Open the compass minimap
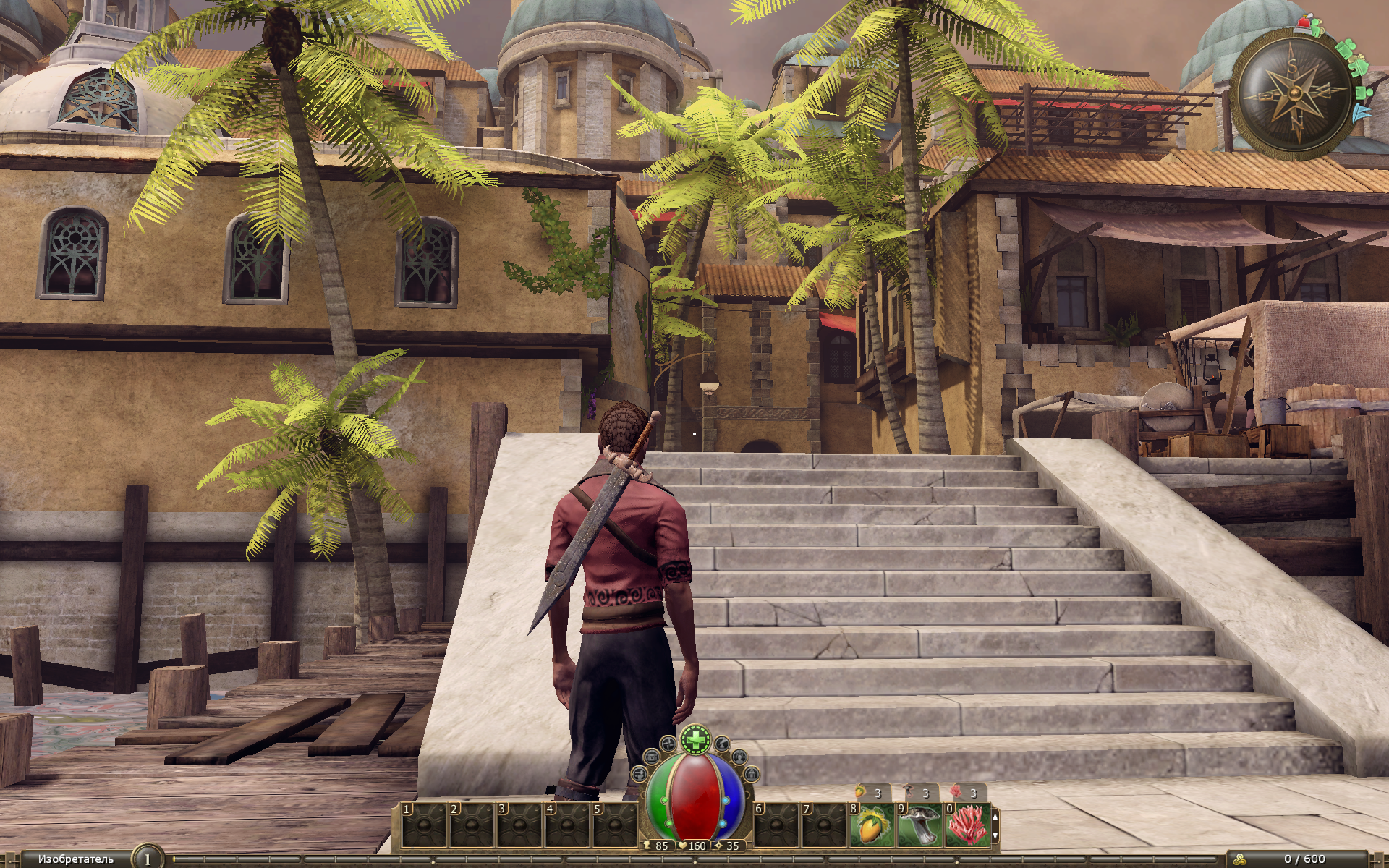 coord(1293,93)
